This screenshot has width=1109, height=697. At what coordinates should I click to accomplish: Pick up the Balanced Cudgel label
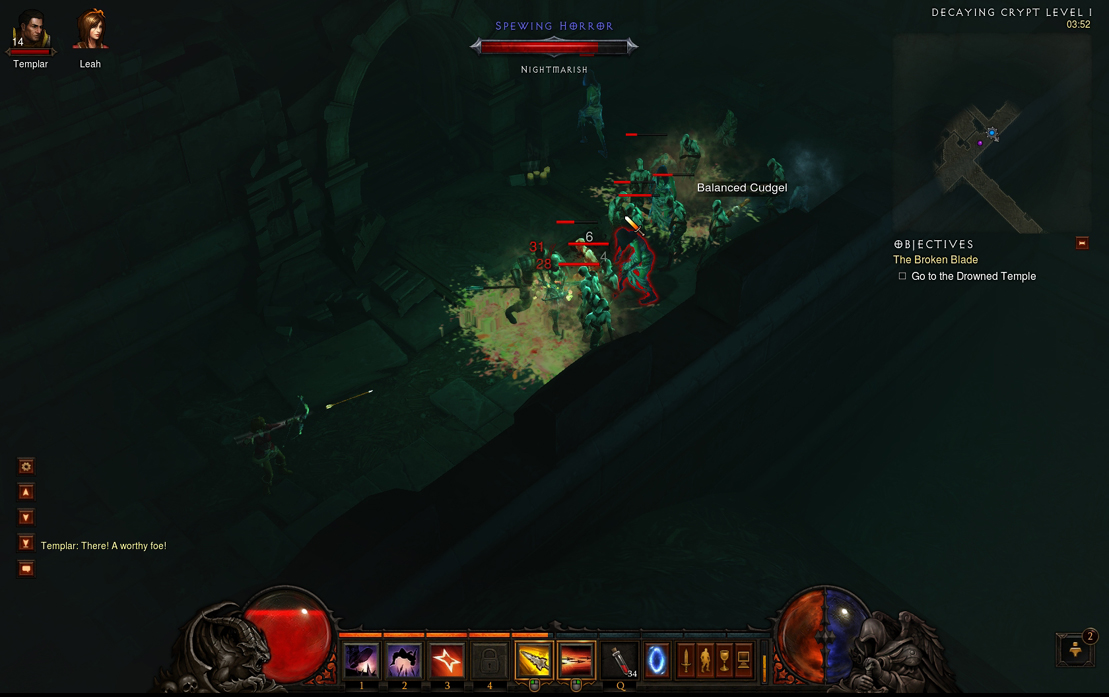pos(741,188)
